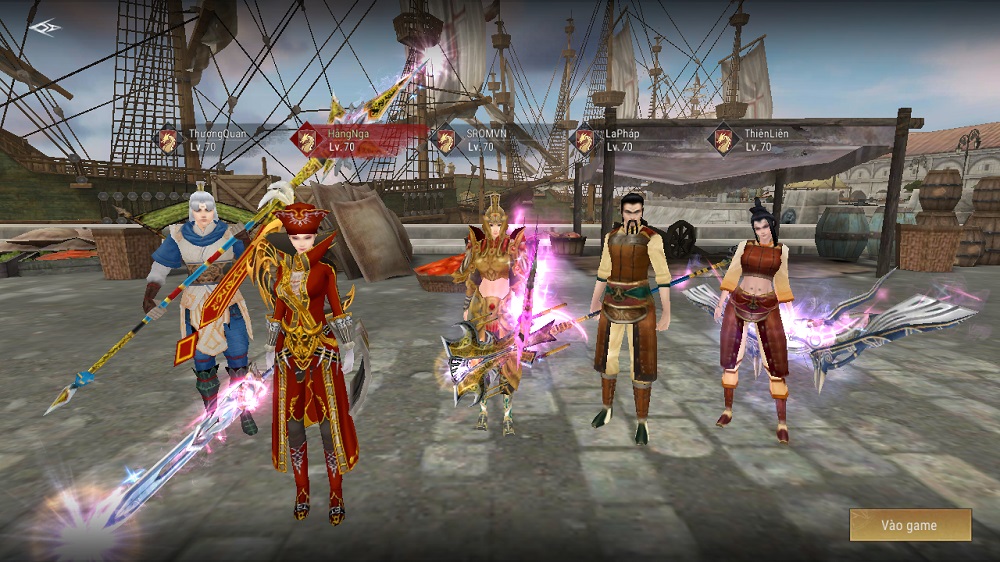Click the Vào game button
Screen dimensions: 1000x562
910,525
